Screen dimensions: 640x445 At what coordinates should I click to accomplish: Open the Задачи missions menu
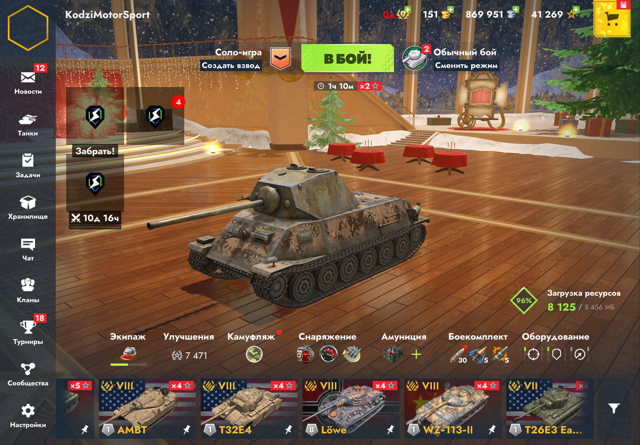pyautogui.click(x=28, y=164)
